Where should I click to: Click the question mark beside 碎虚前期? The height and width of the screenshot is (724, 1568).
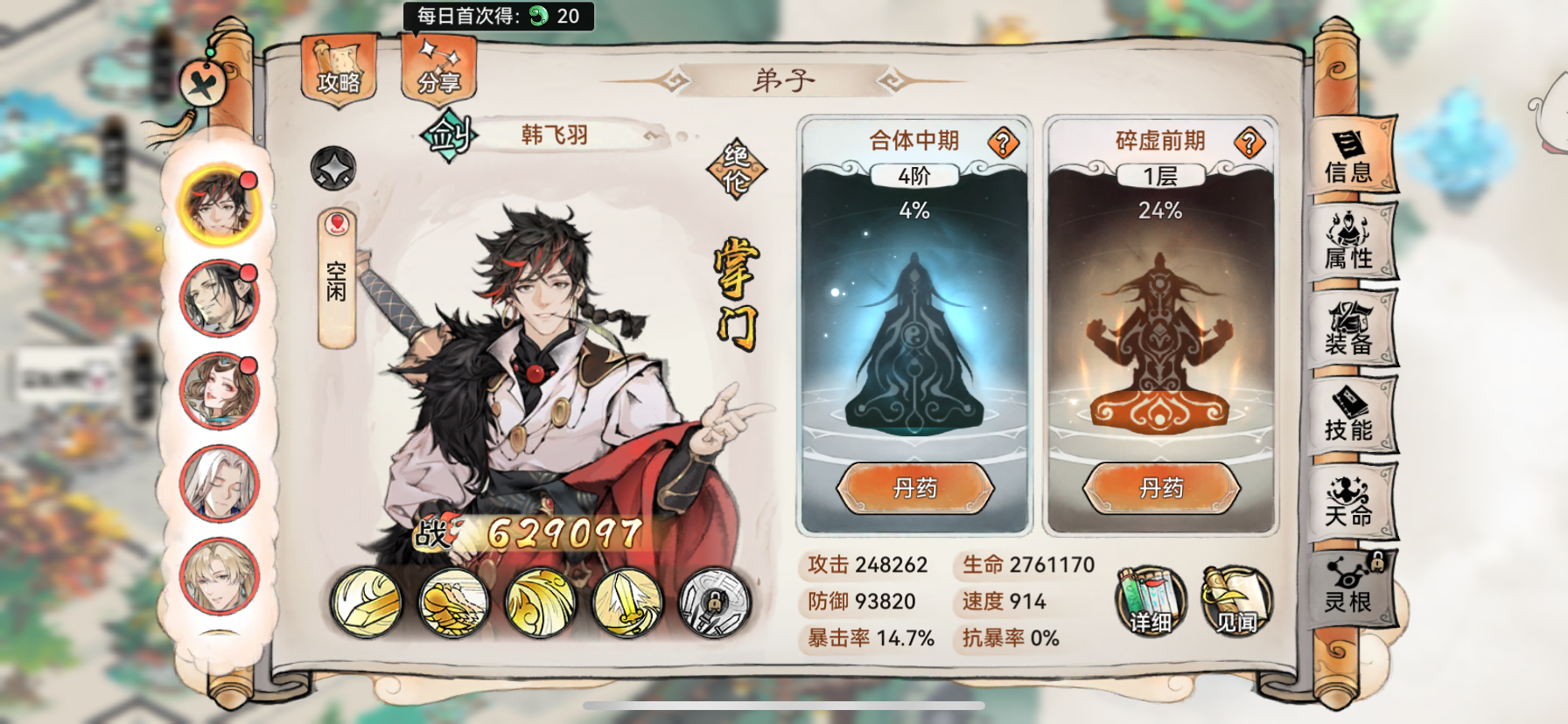[x=1249, y=142]
